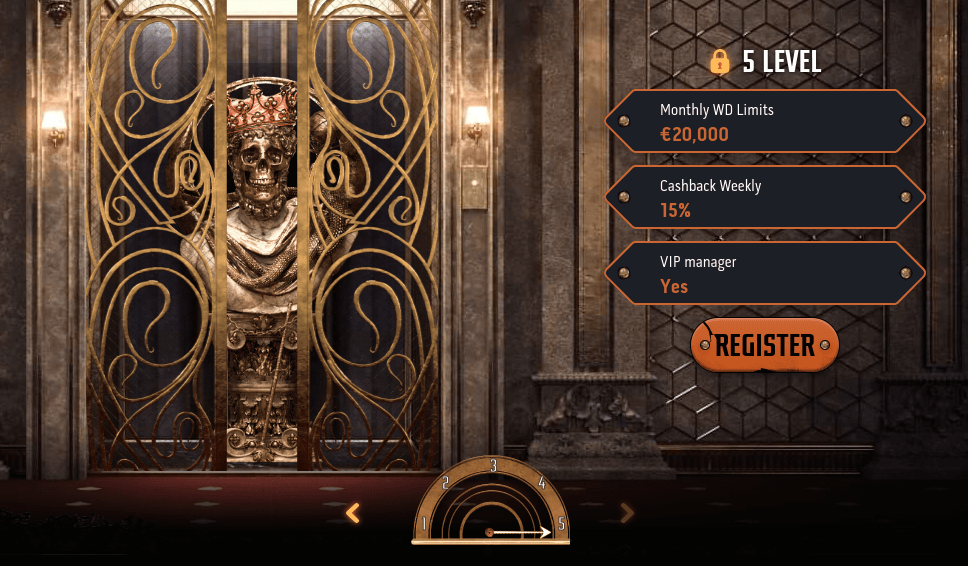The height and width of the screenshot is (566, 968).
Task: Click the dimmed right arrow next to dial
Action: (627, 513)
